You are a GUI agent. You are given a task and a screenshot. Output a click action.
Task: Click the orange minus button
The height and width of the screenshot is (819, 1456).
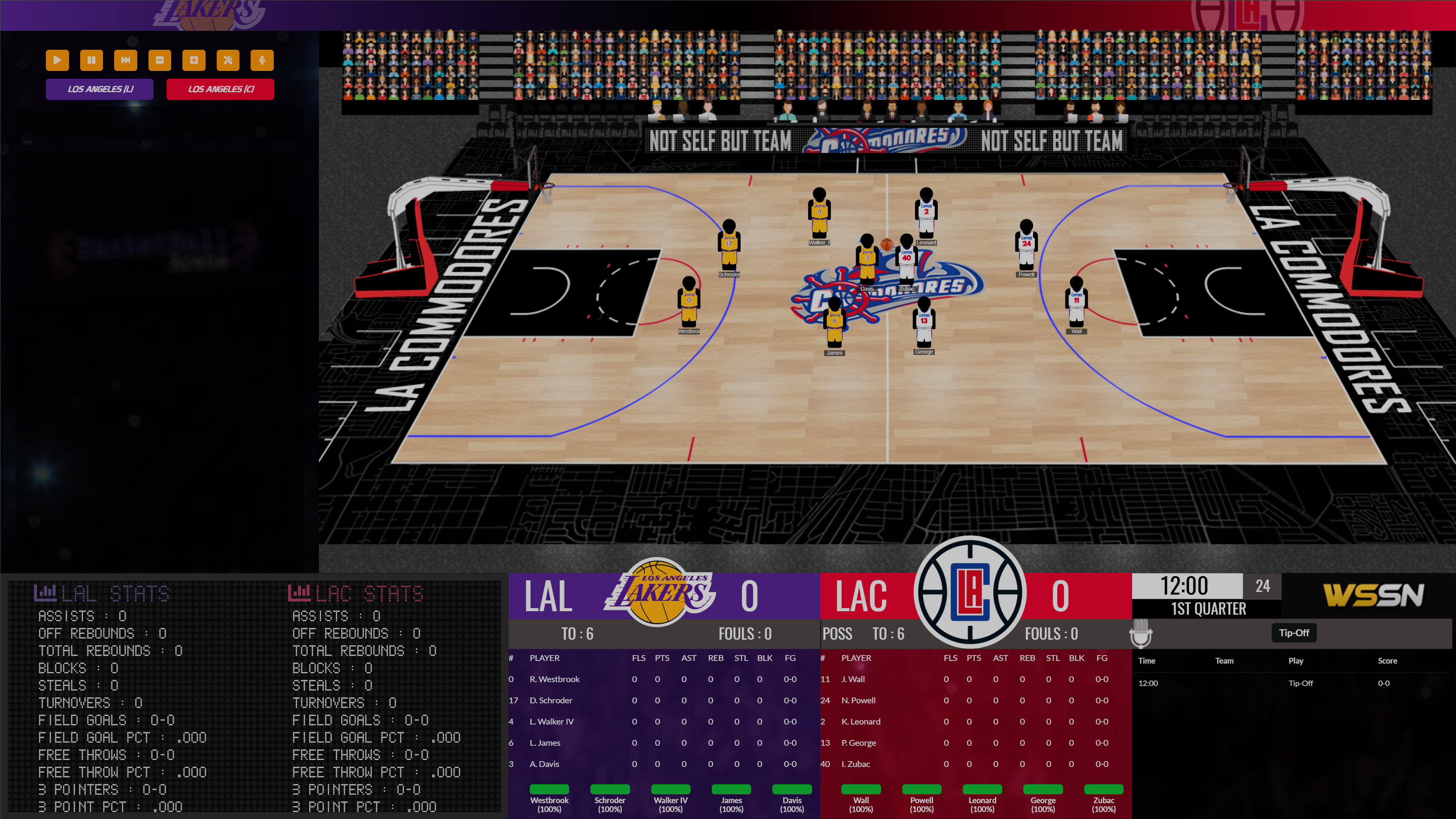coord(159,60)
